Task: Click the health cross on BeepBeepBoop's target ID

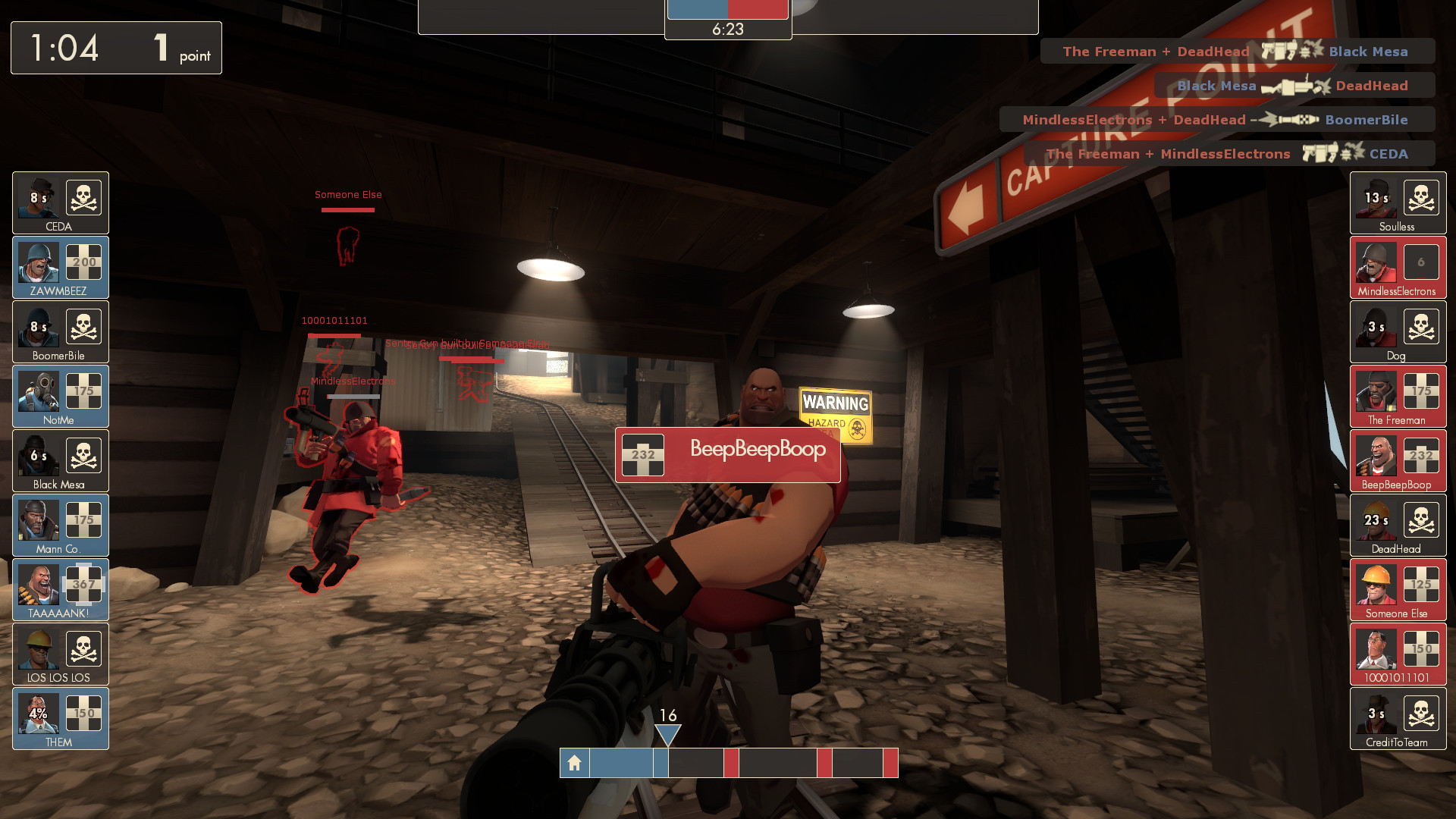Action: (x=642, y=455)
